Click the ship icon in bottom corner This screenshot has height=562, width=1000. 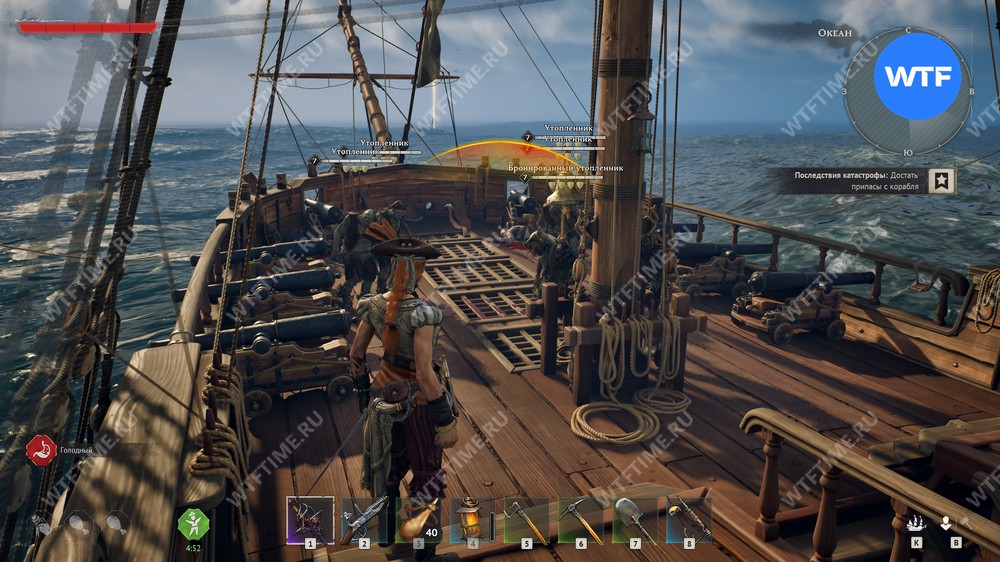[x=916, y=523]
